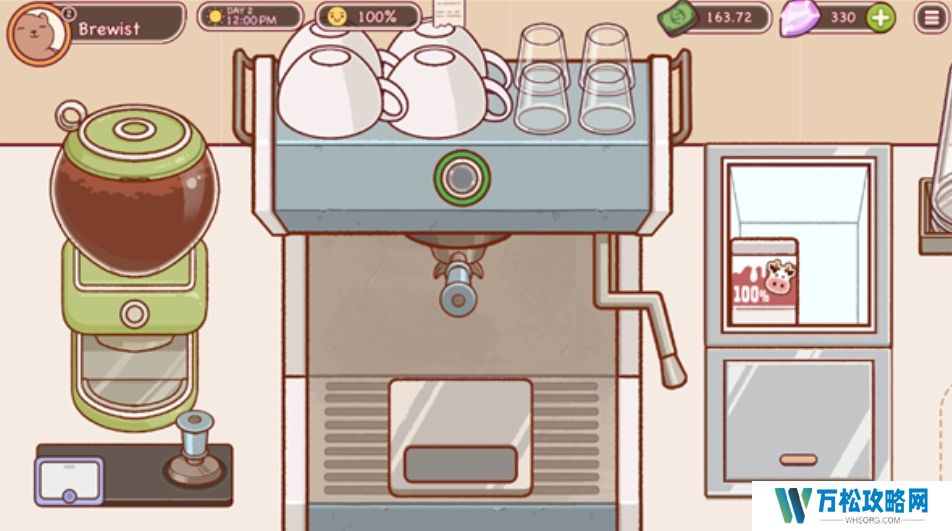Open the hamburger menu
This screenshot has width=952, height=531.
(931, 17)
